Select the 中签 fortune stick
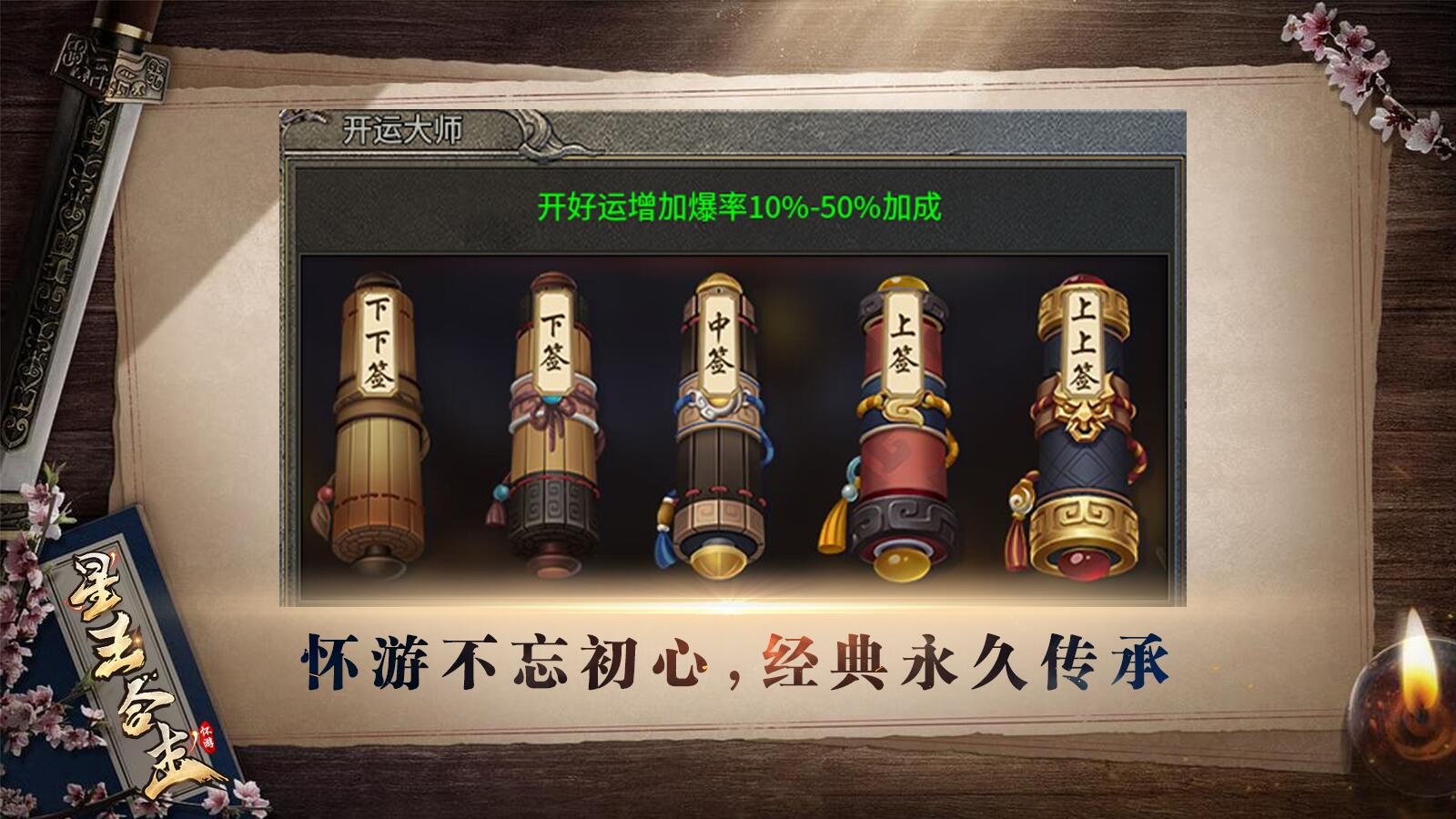Screen dimensions: 1456x819 (x=719, y=428)
